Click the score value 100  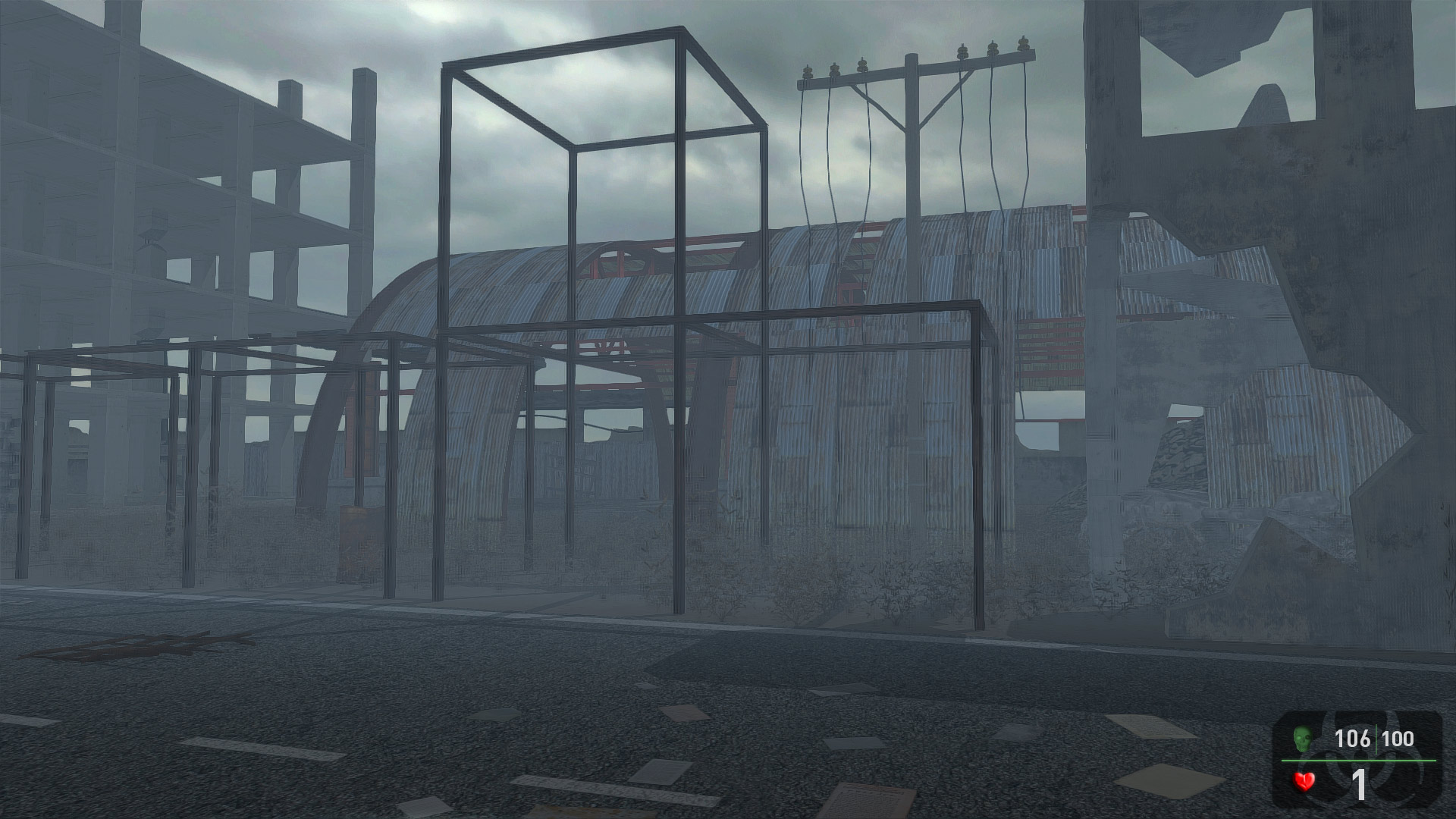(x=1398, y=737)
